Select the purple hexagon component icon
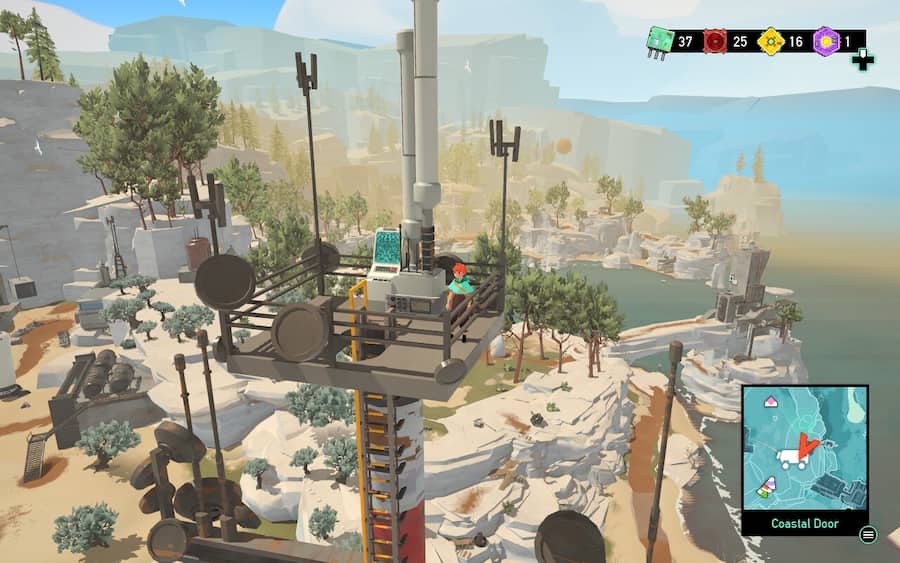Screen dimensions: 900x563 click(825, 42)
